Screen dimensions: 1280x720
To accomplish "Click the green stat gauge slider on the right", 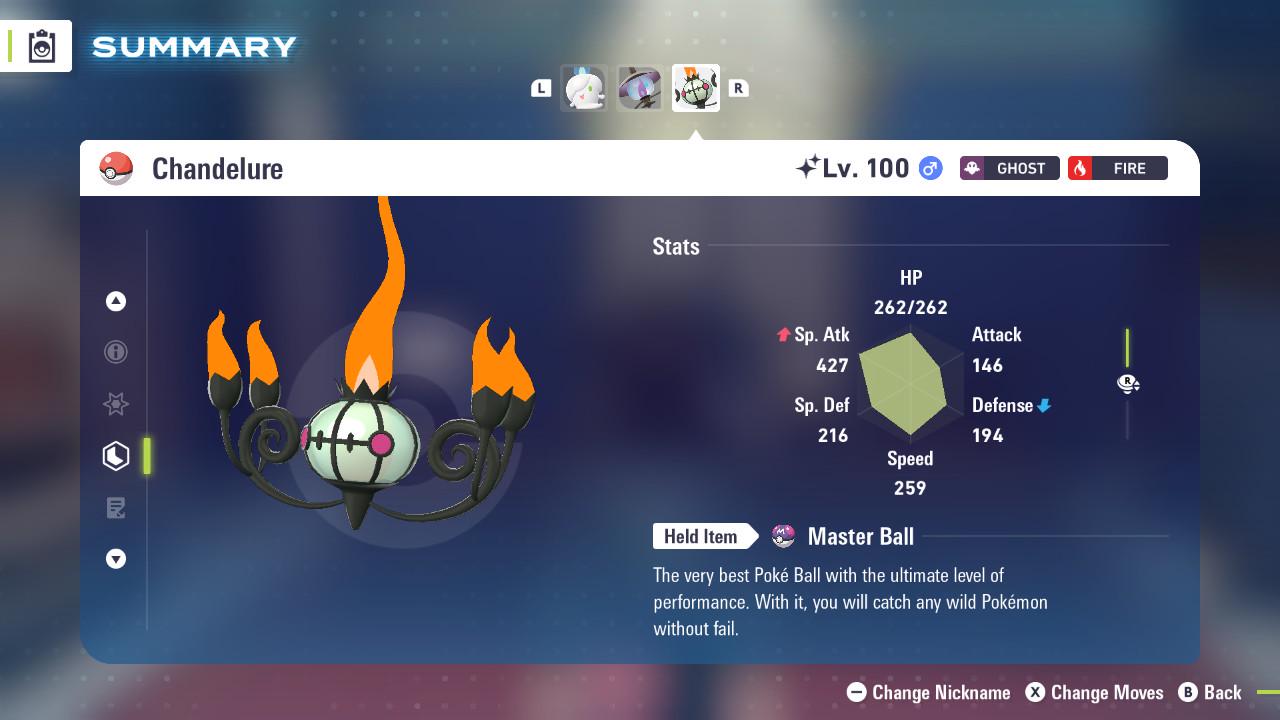I will tap(1128, 347).
